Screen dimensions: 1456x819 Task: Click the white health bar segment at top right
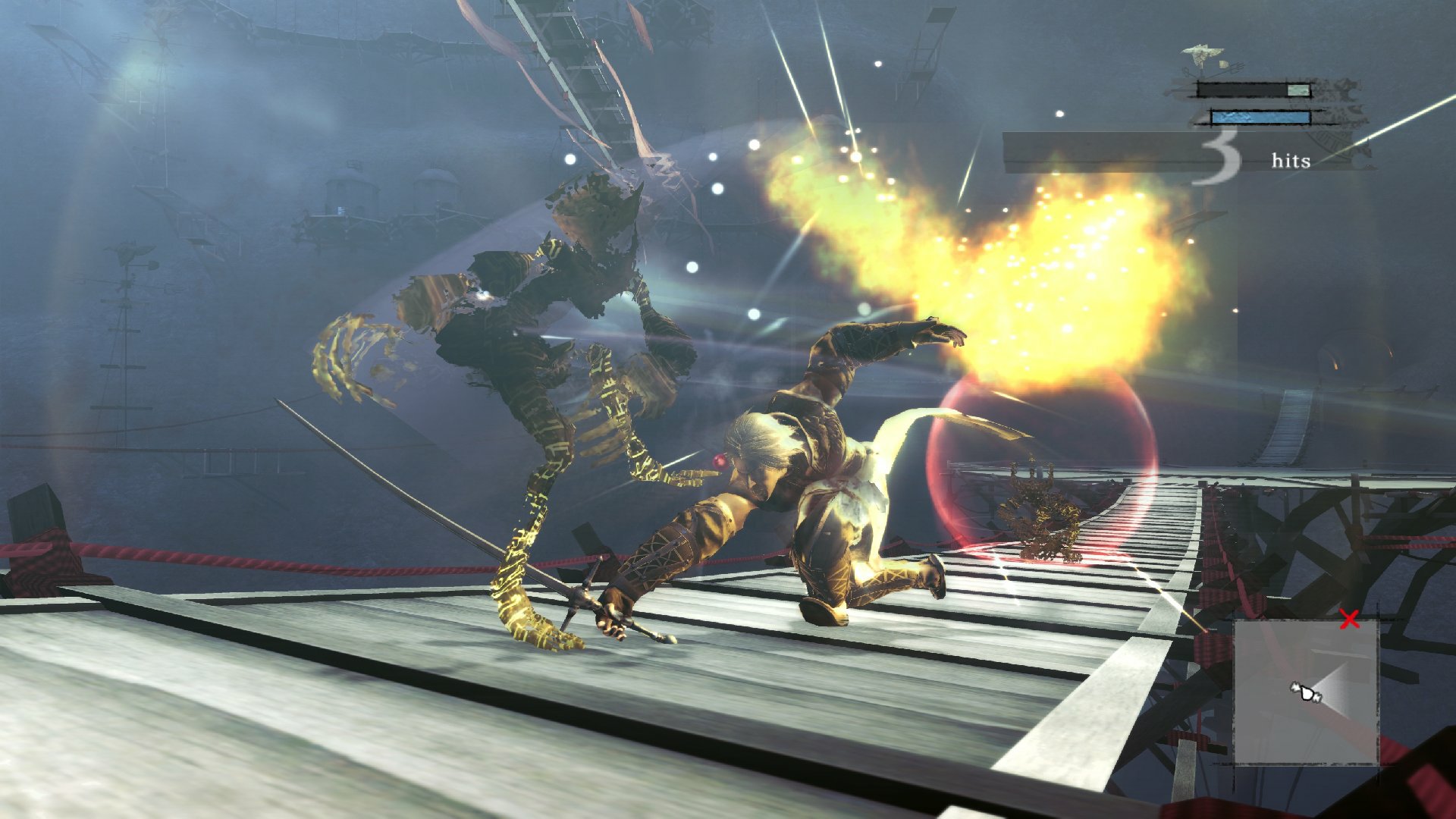coord(1298,90)
